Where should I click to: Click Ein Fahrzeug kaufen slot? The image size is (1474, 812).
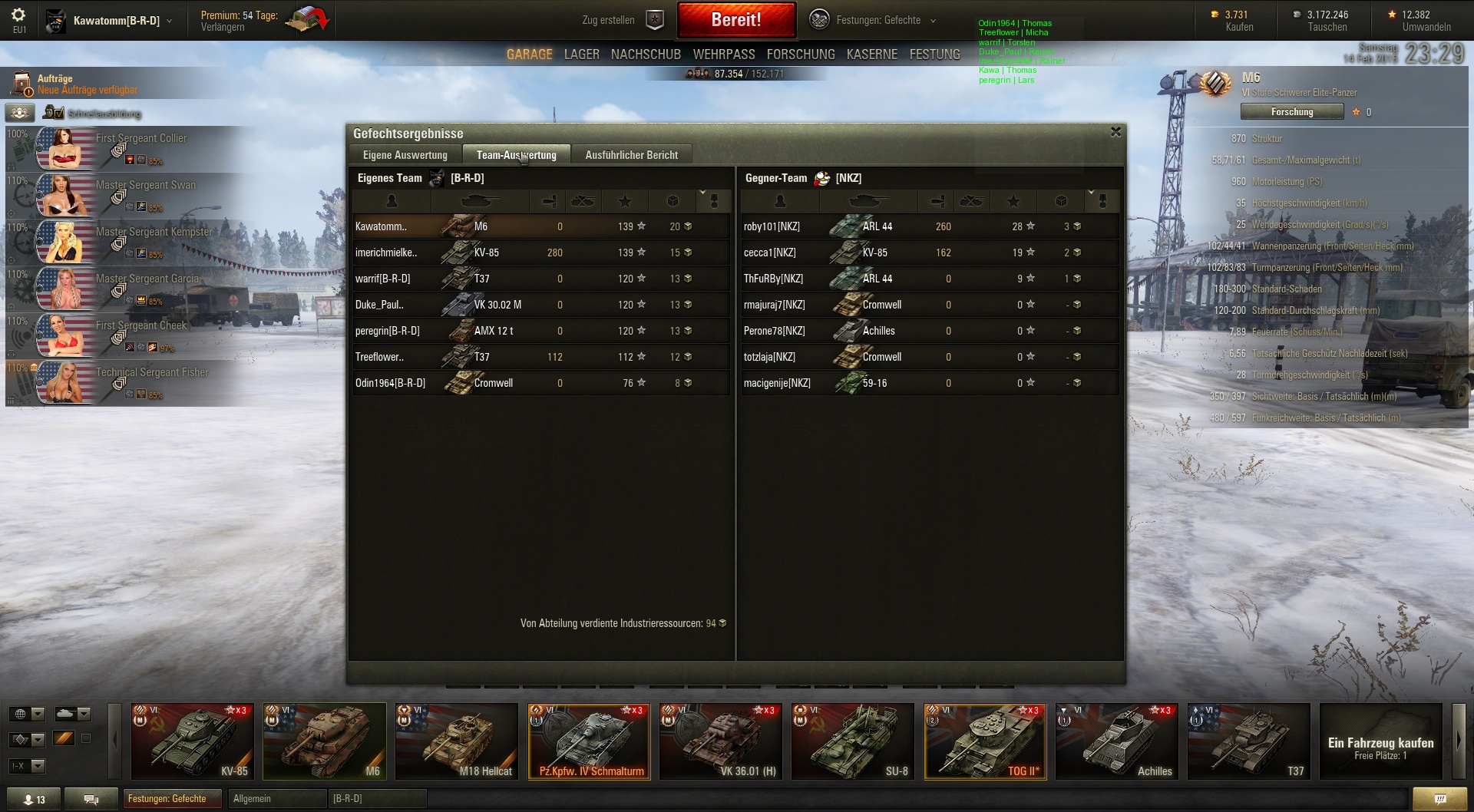pos(1380,747)
